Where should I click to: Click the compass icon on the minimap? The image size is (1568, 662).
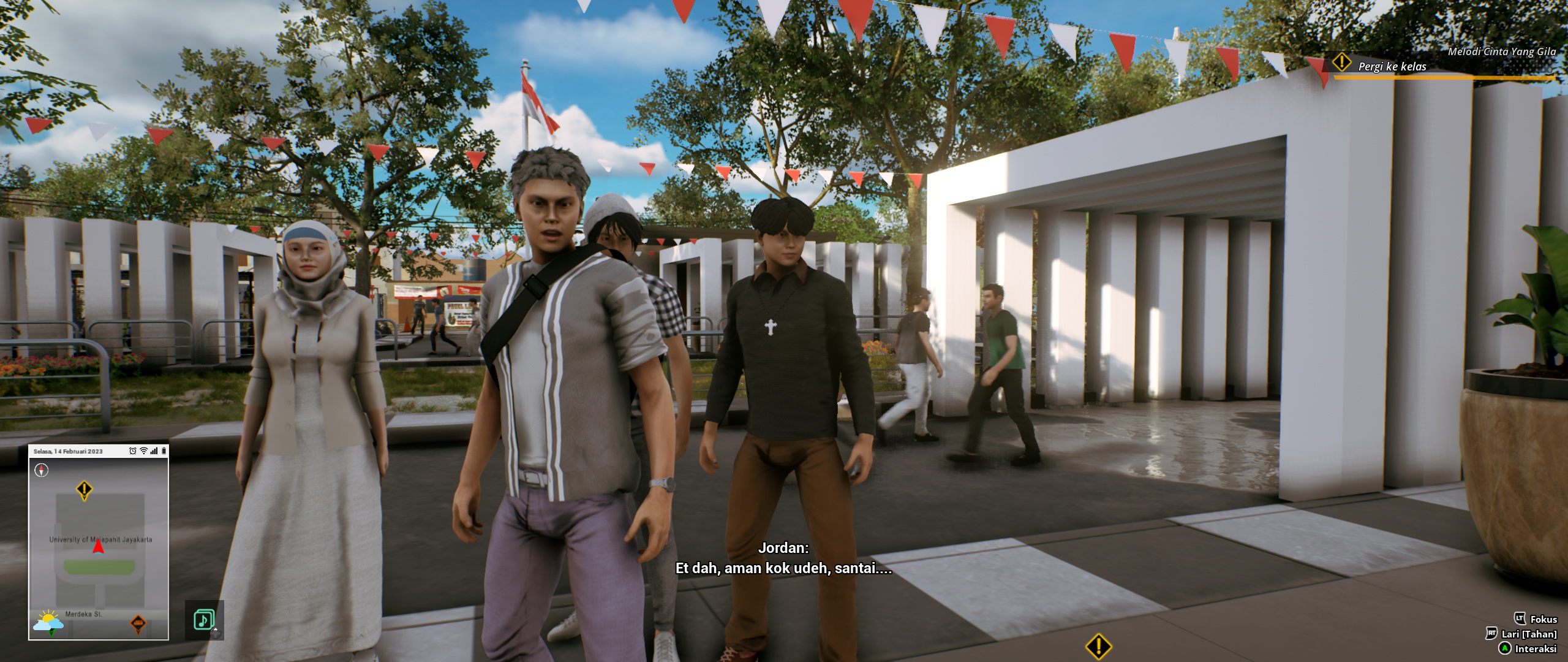click(41, 470)
